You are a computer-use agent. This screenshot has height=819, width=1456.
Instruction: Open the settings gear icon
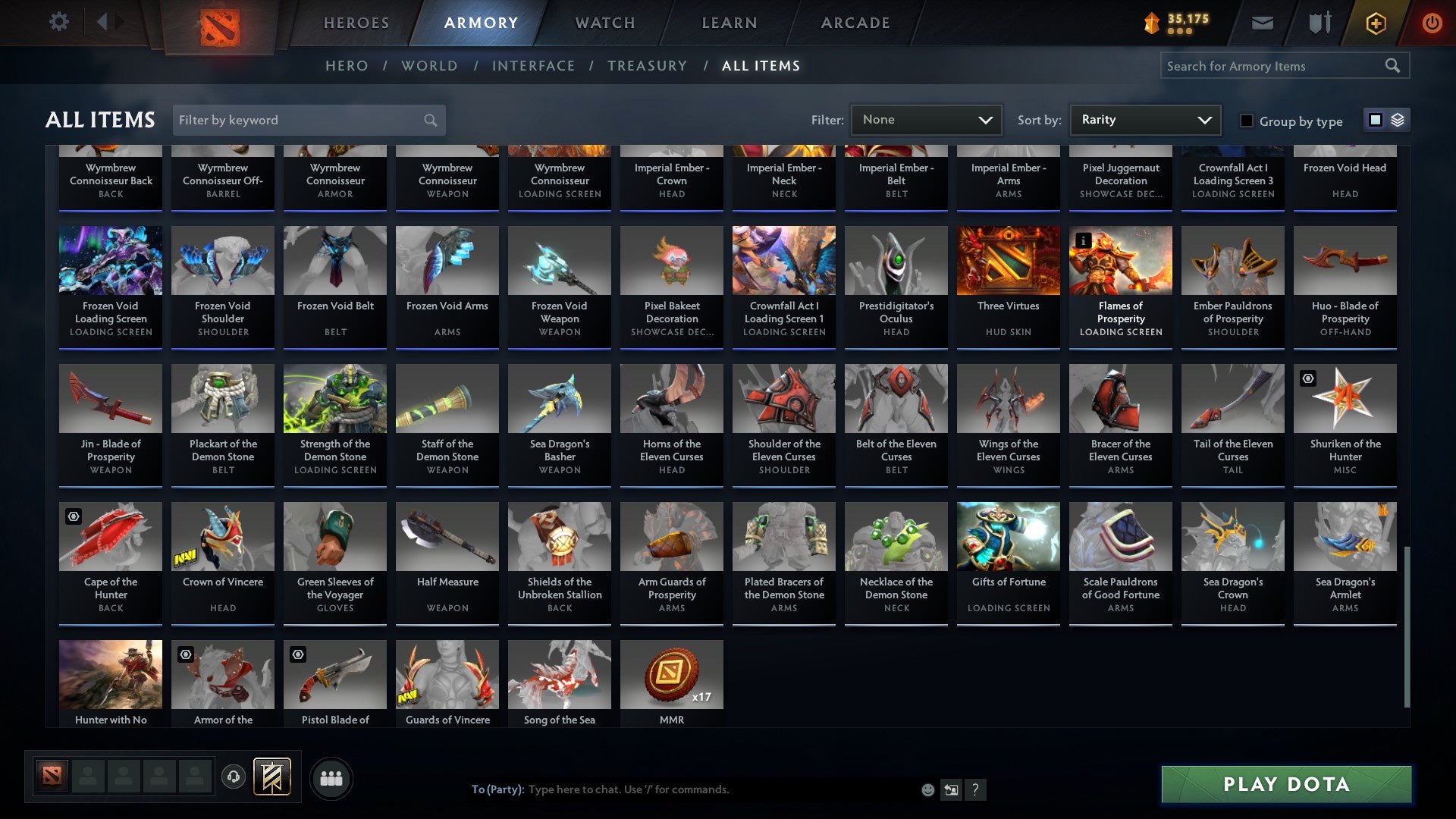click(58, 22)
